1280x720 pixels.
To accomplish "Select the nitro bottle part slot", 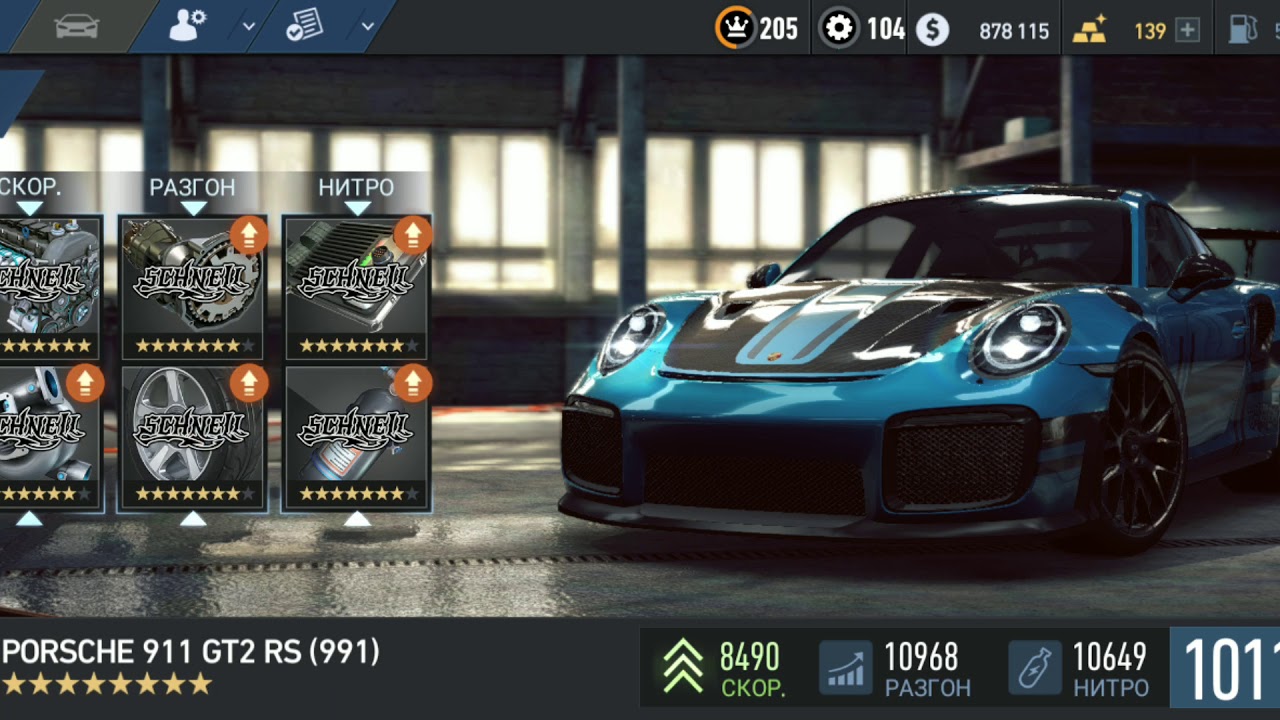I will pyautogui.click(x=357, y=437).
